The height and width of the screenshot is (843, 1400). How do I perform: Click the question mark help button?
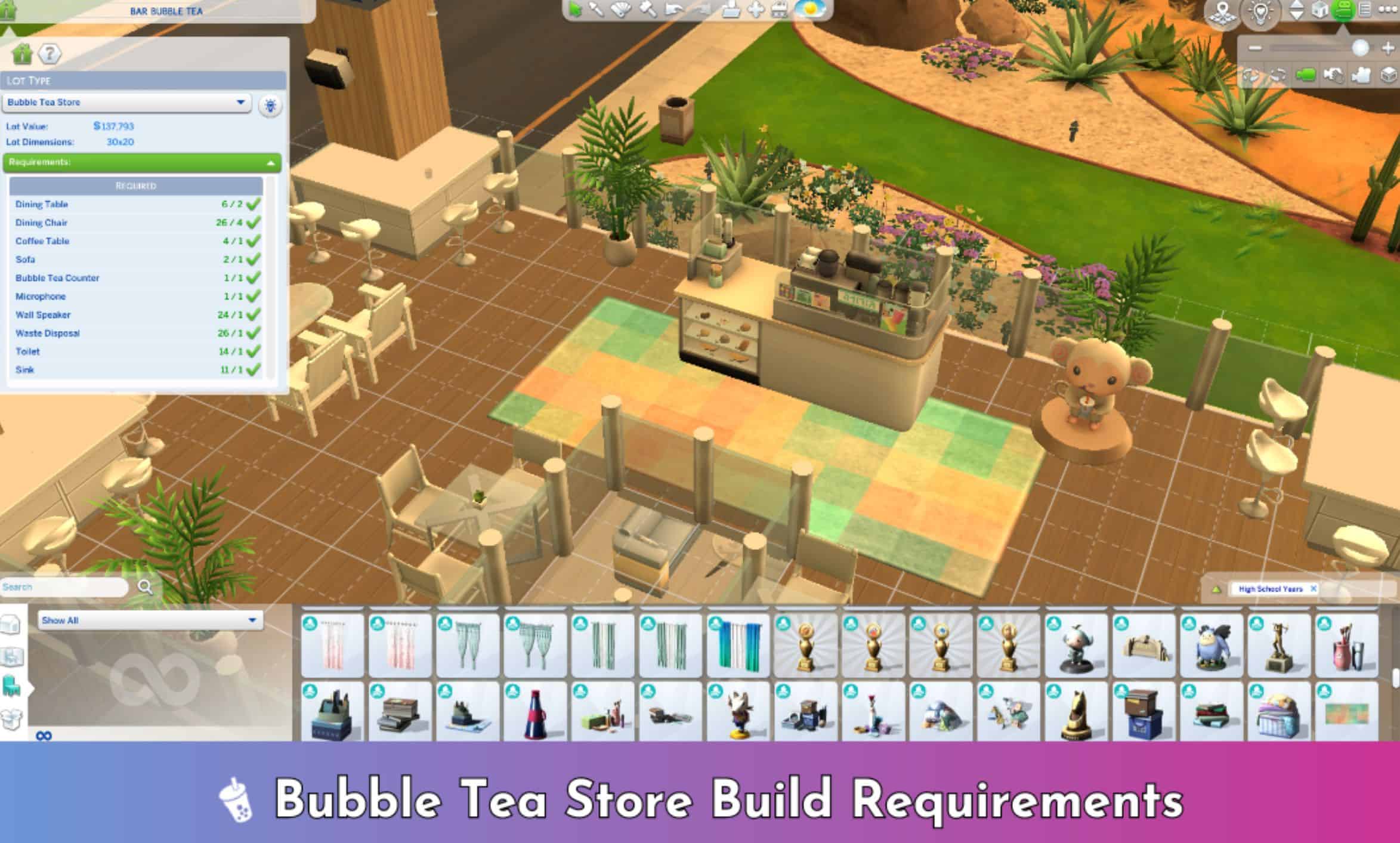pos(50,54)
